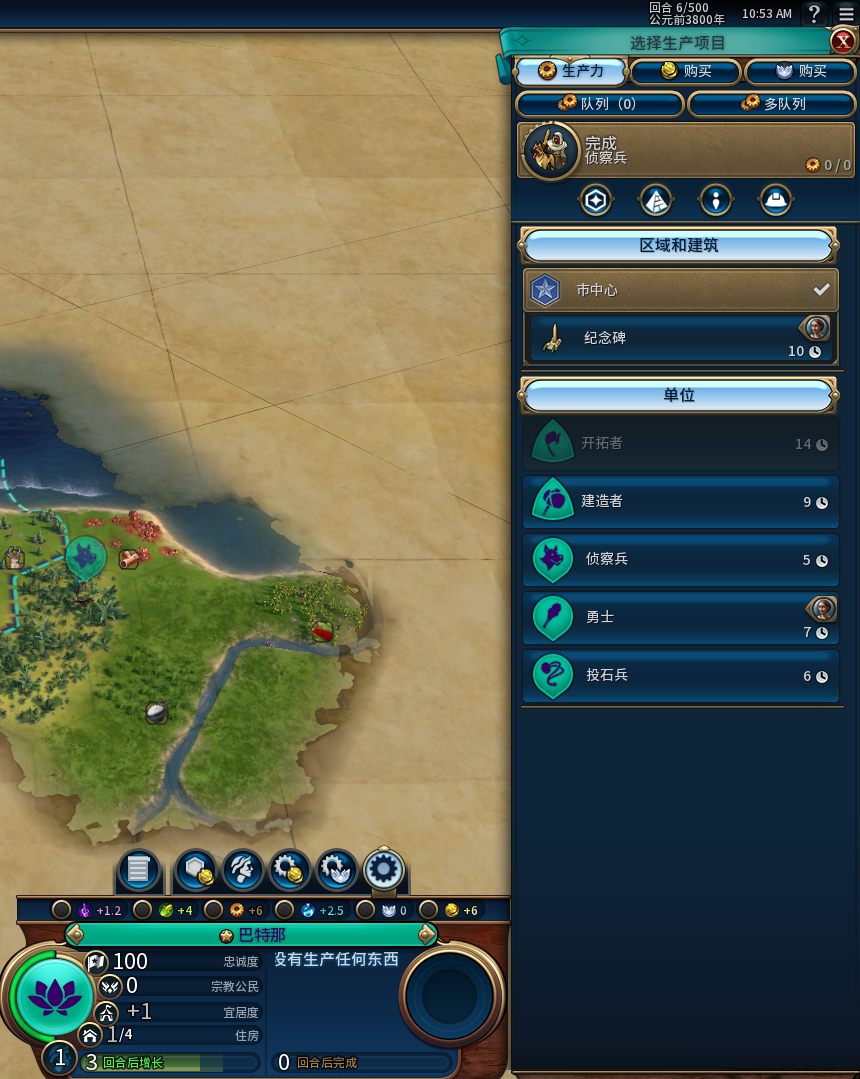Open the gold coin 购买 tab
This screenshot has height=1079, width=860.
pyautogui.click(x=686, y=72)
